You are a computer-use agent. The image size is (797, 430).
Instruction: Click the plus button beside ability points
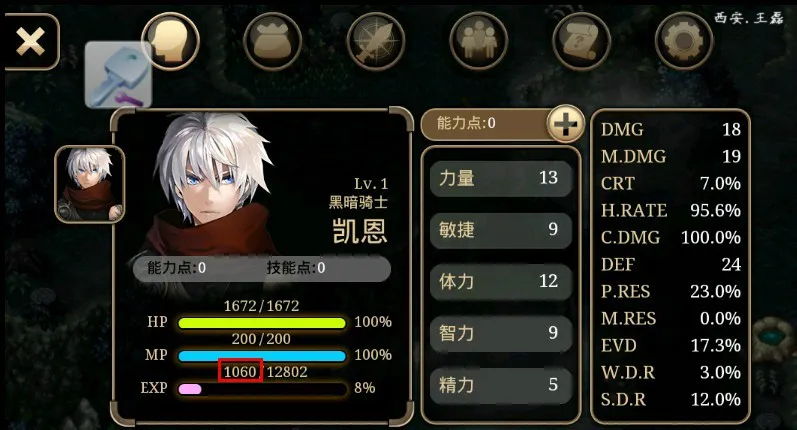click(565, 124)
